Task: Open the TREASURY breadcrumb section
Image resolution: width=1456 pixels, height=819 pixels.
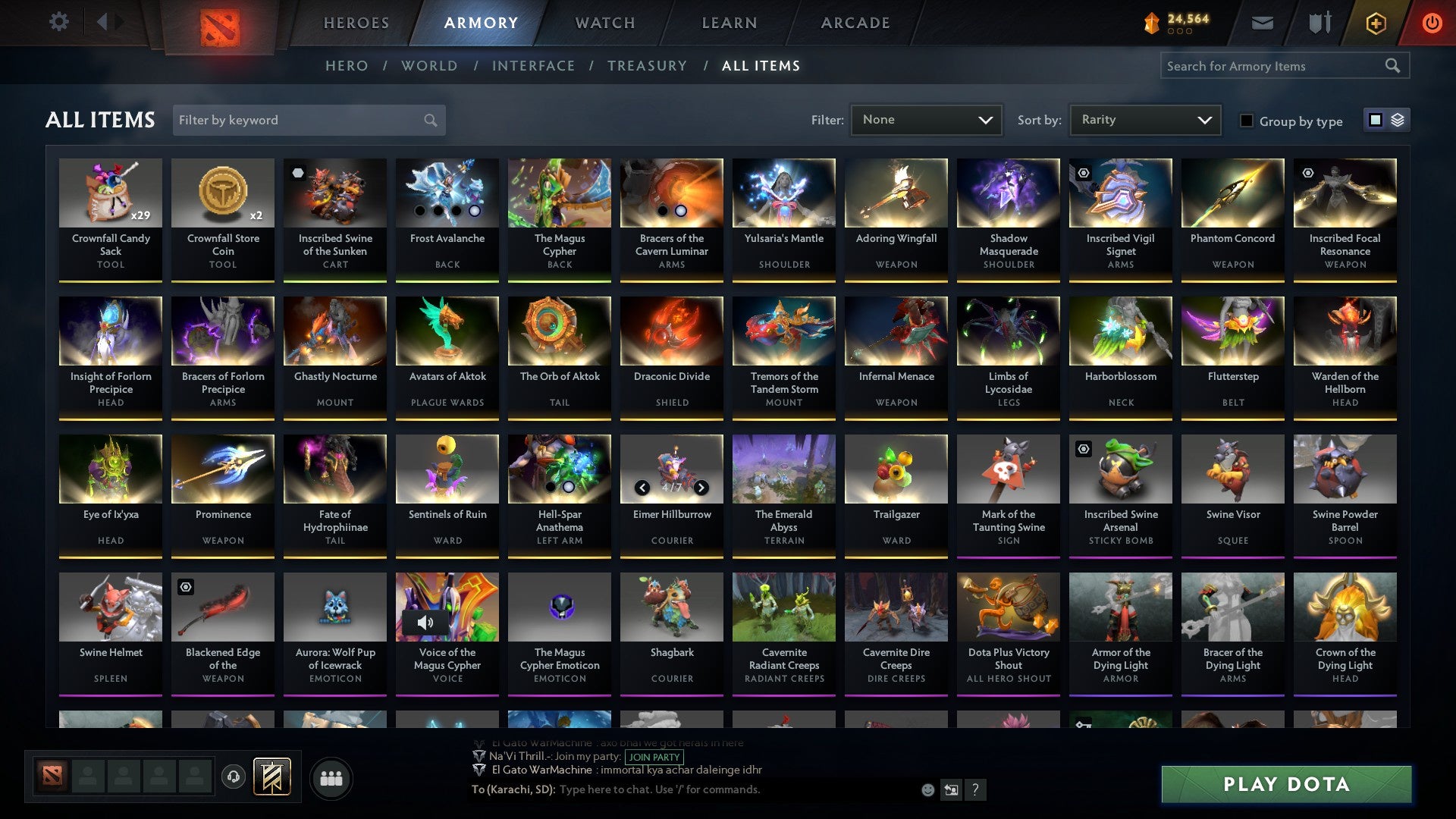Action: [x=647, y=66]
